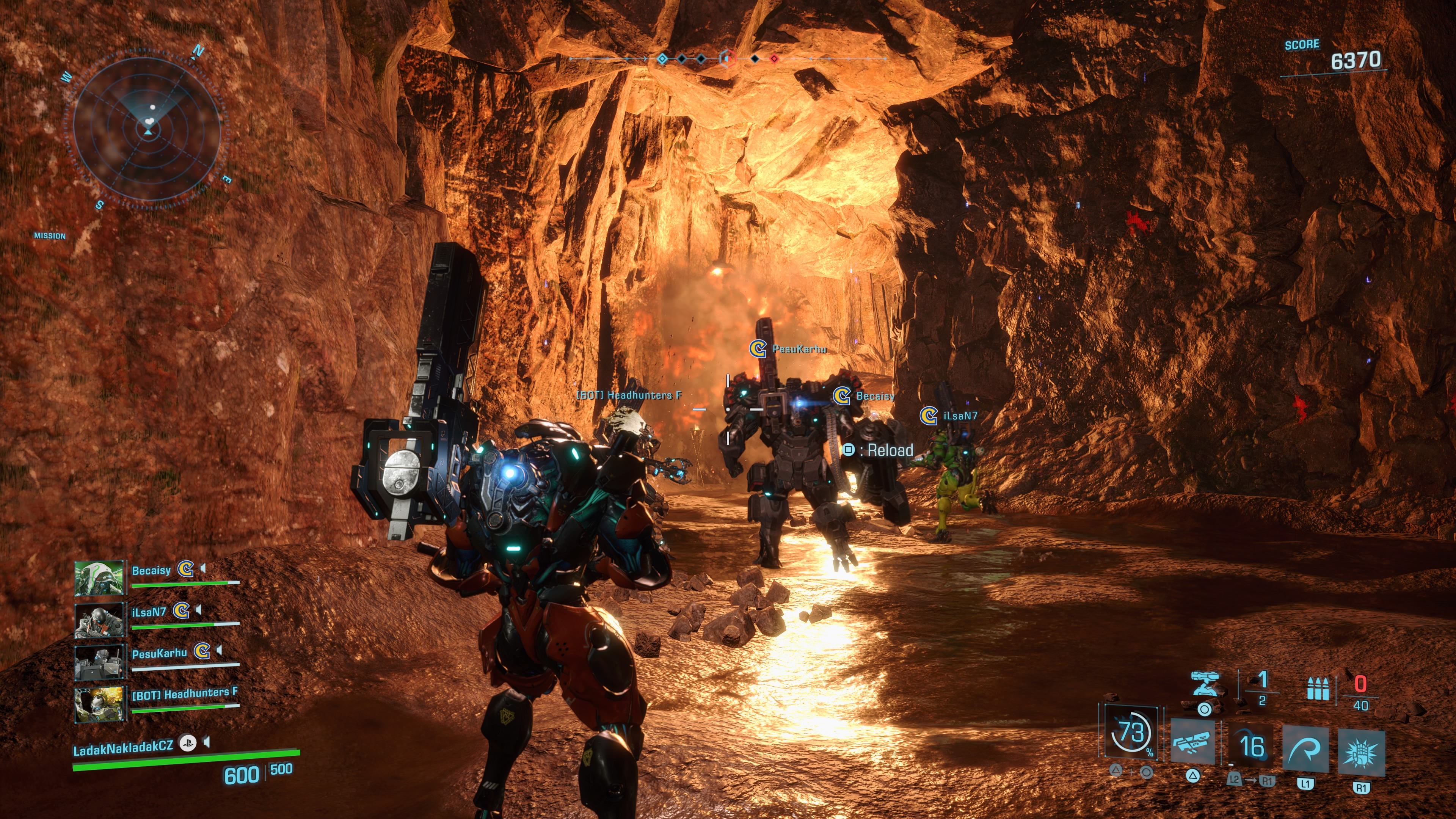Click the MISSION label under the radar

(x=50, y=236)
